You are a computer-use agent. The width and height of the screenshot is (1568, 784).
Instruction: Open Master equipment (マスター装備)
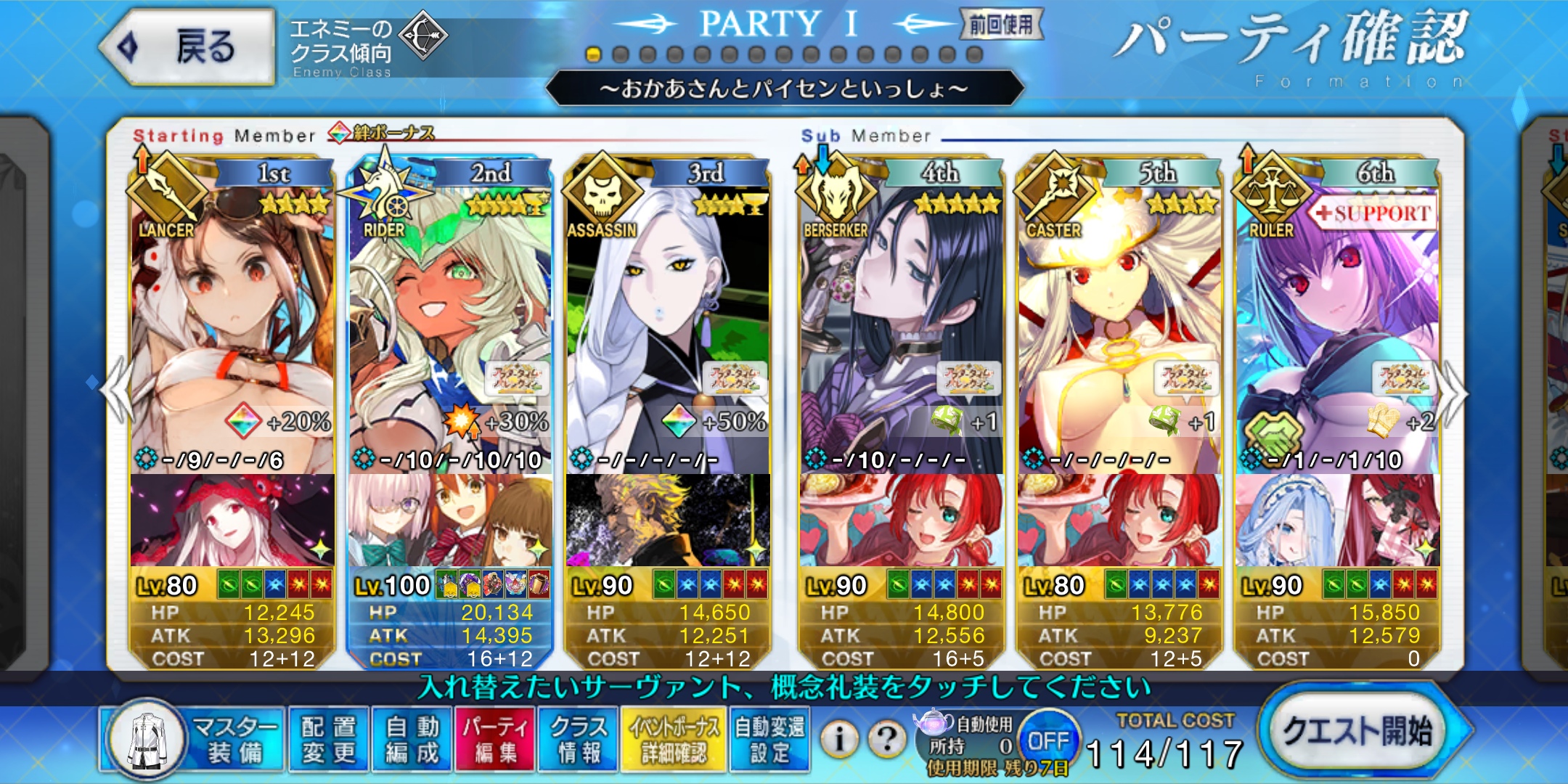tap(193, 739)
